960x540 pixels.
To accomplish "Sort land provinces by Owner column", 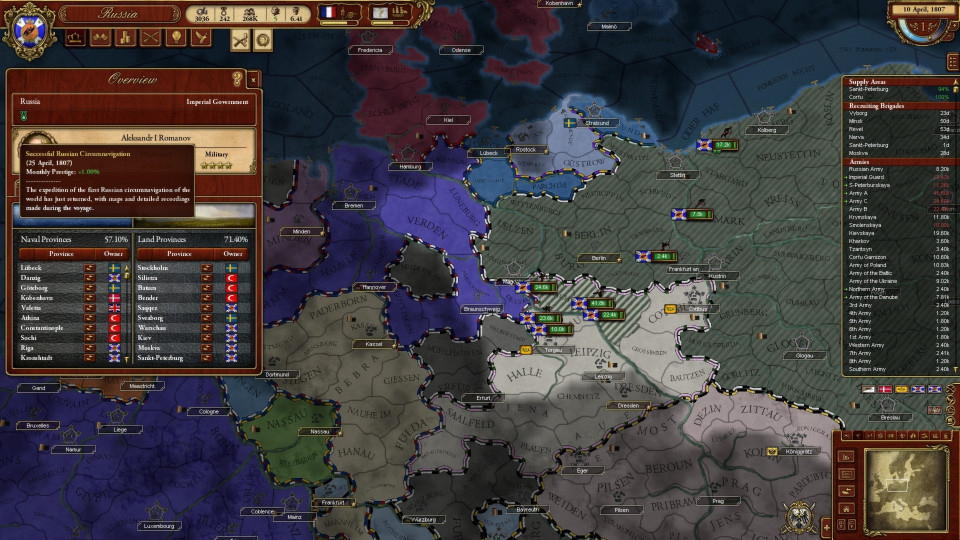I will 232,254.
